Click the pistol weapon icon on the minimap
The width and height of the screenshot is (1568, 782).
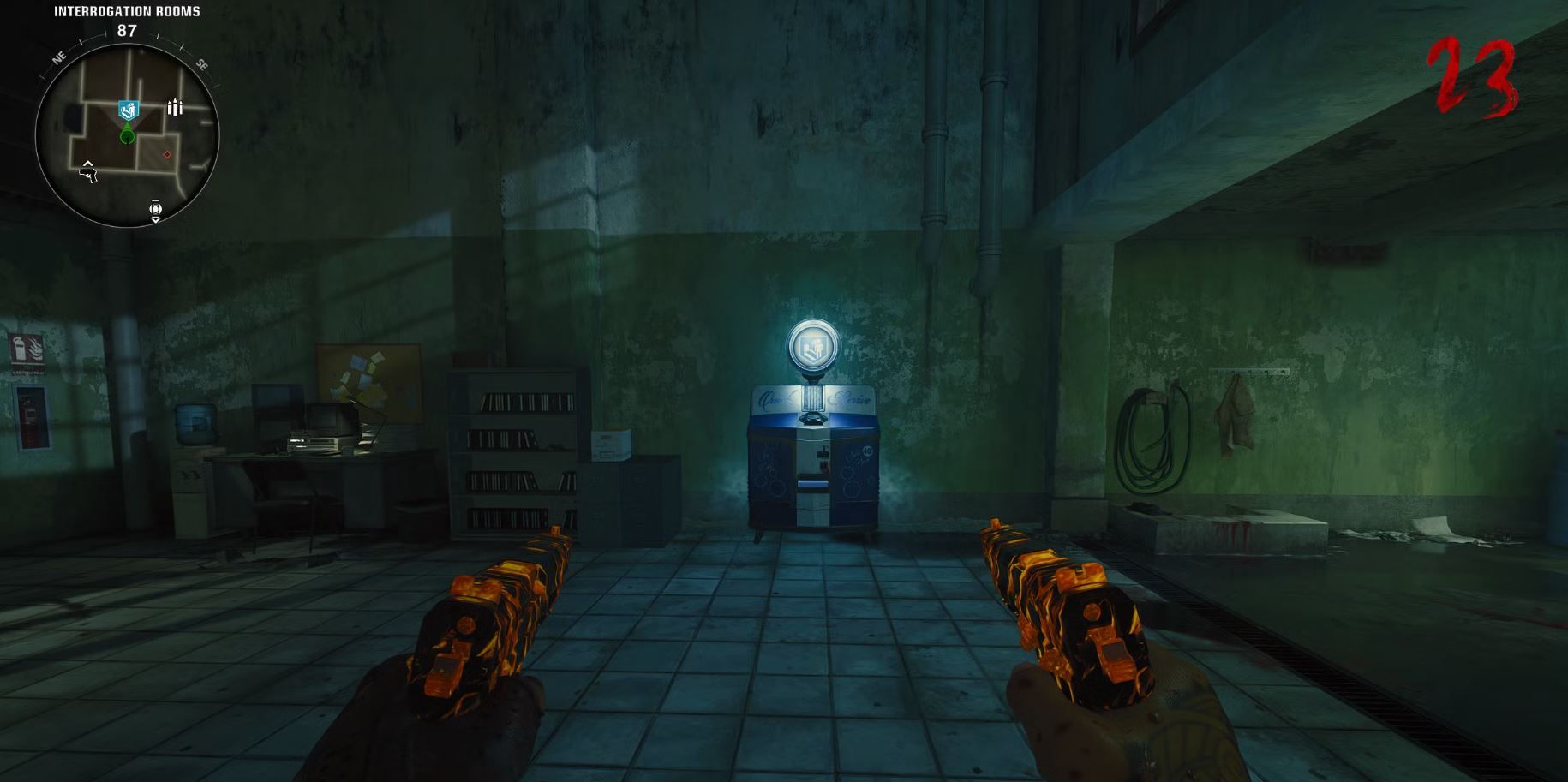pyautogui.click(x=88, y=175)
